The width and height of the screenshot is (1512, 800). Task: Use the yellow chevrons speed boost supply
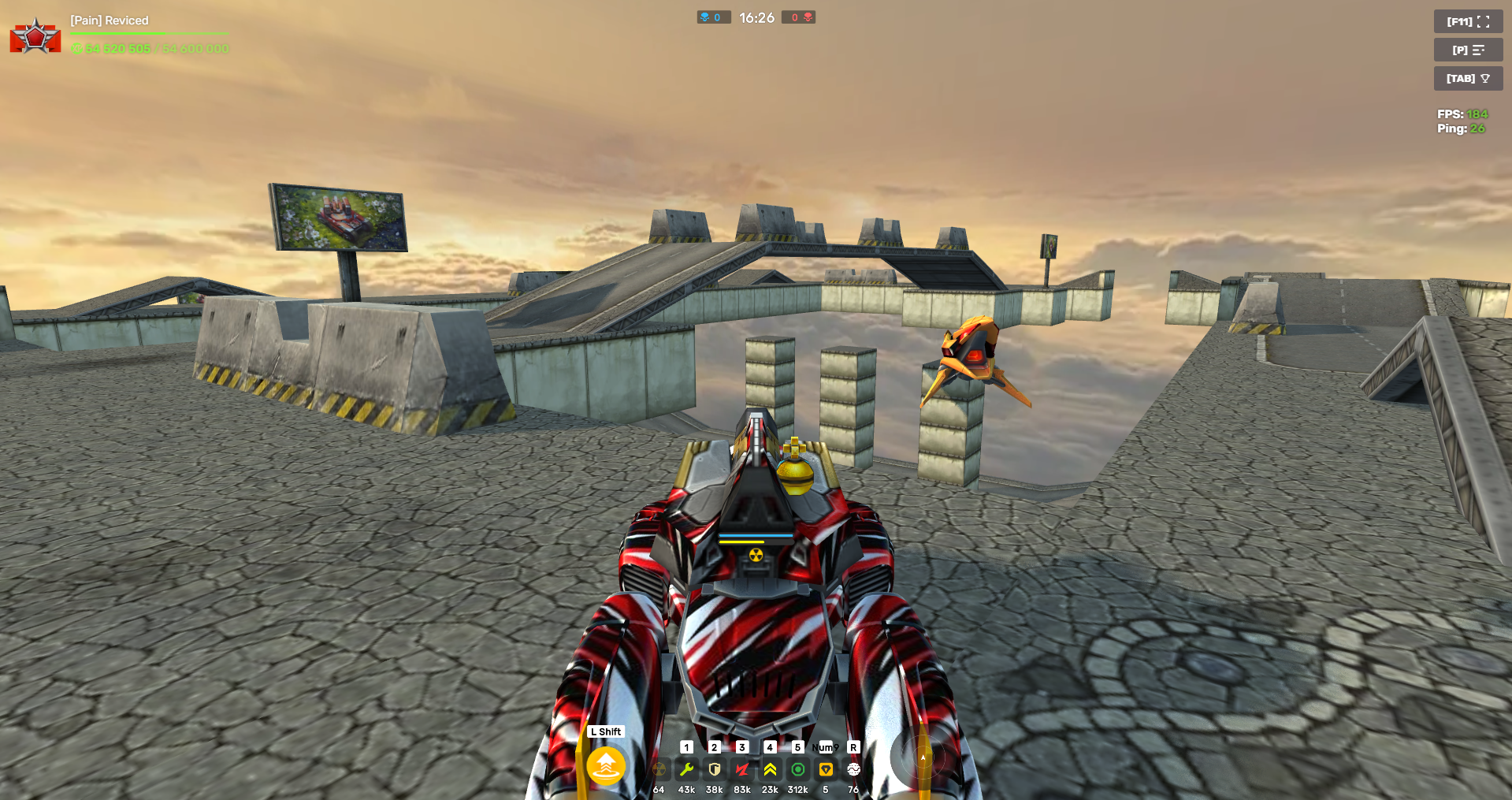(x=770, y=769)
